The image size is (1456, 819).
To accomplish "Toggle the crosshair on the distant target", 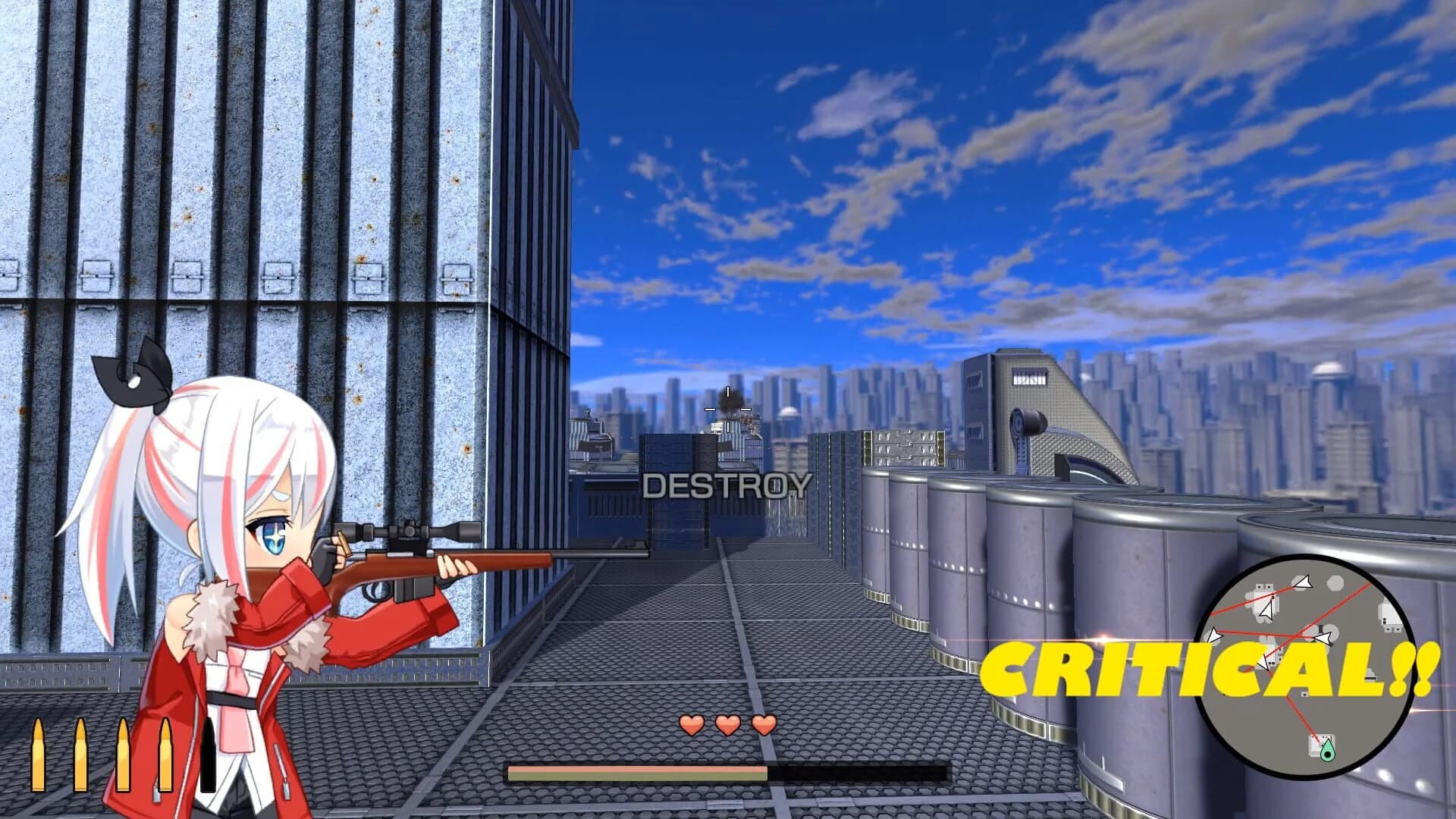I will (x=728, y=409).
